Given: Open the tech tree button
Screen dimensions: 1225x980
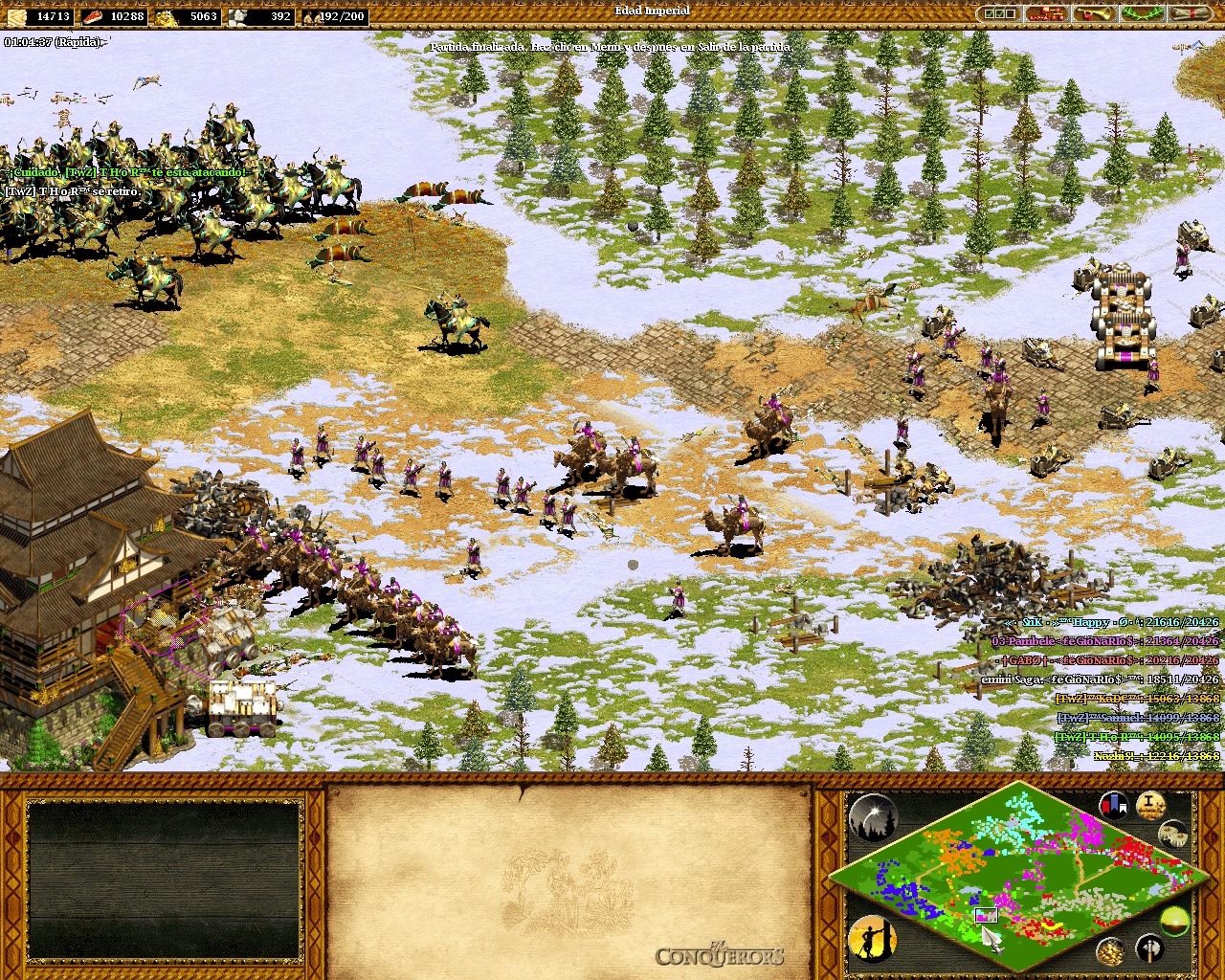Looking at the screenshot, I should pos(1047,14).
